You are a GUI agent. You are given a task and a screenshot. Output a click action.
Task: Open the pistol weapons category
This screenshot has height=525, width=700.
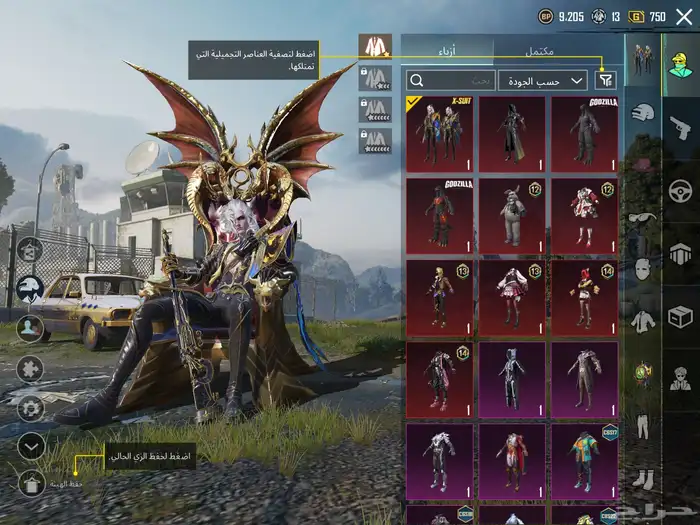click(x=680, y=127)
